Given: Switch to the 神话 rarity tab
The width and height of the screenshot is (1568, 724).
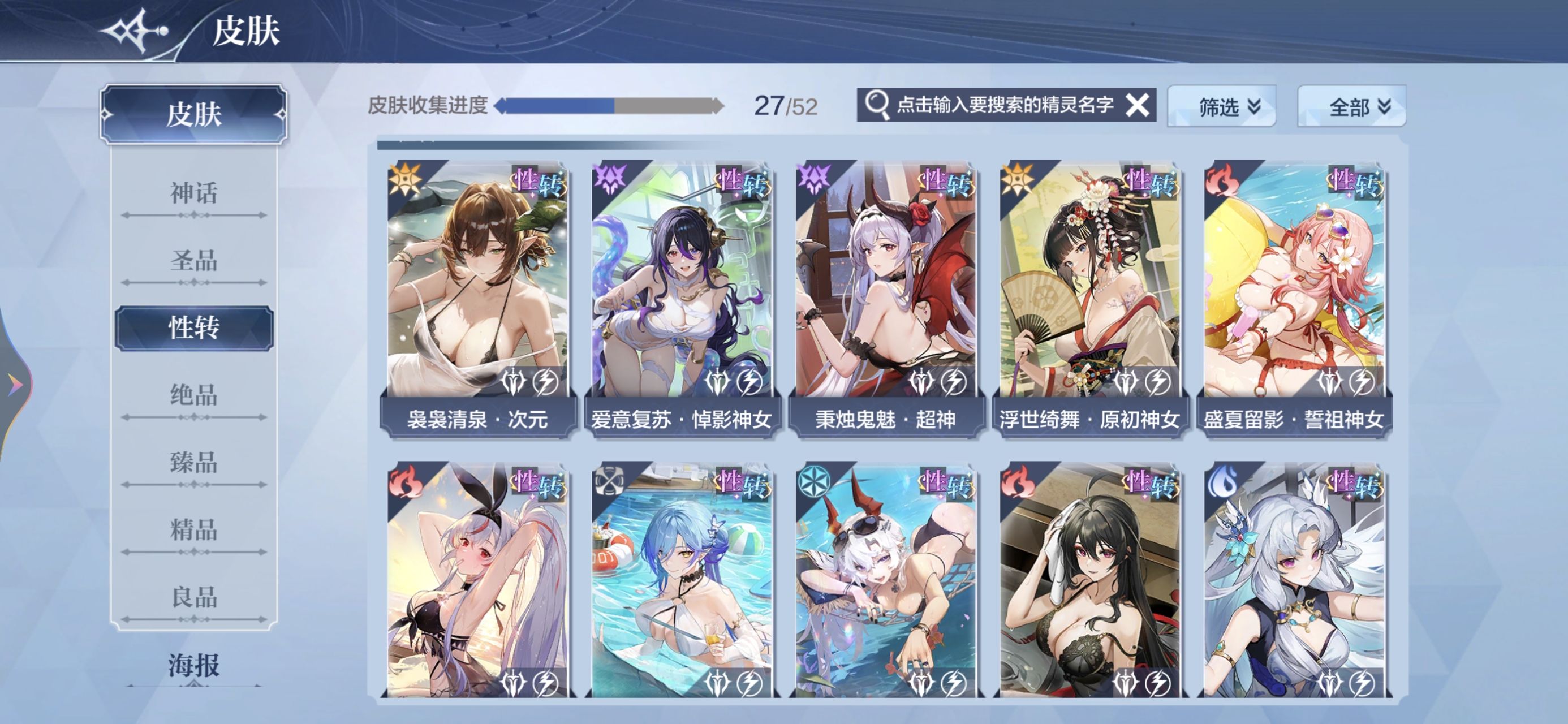Looking at the screenshot, I should [x=193, y=193].
